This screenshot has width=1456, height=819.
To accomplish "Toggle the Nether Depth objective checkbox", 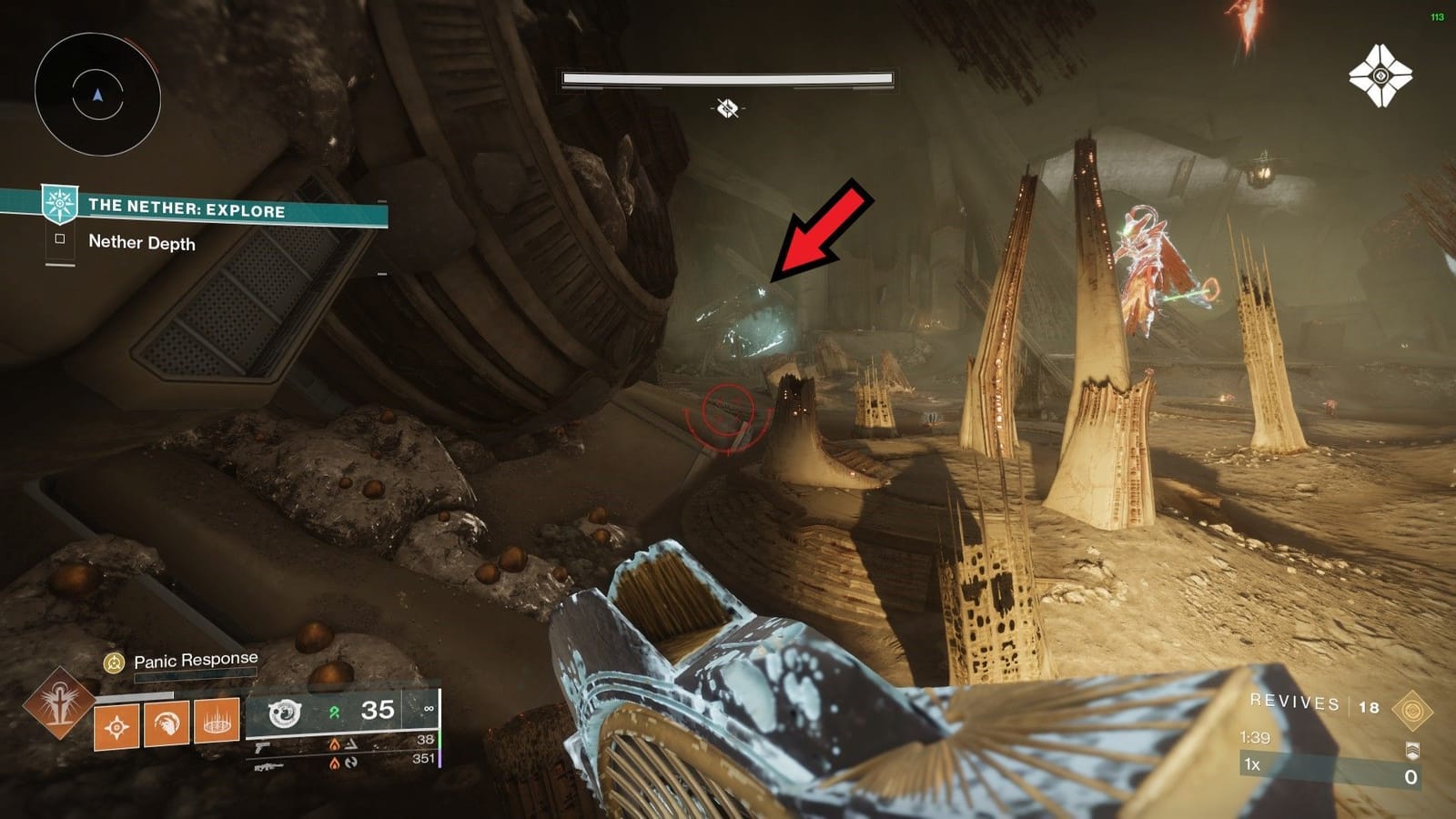I will [x=60, y=240].
